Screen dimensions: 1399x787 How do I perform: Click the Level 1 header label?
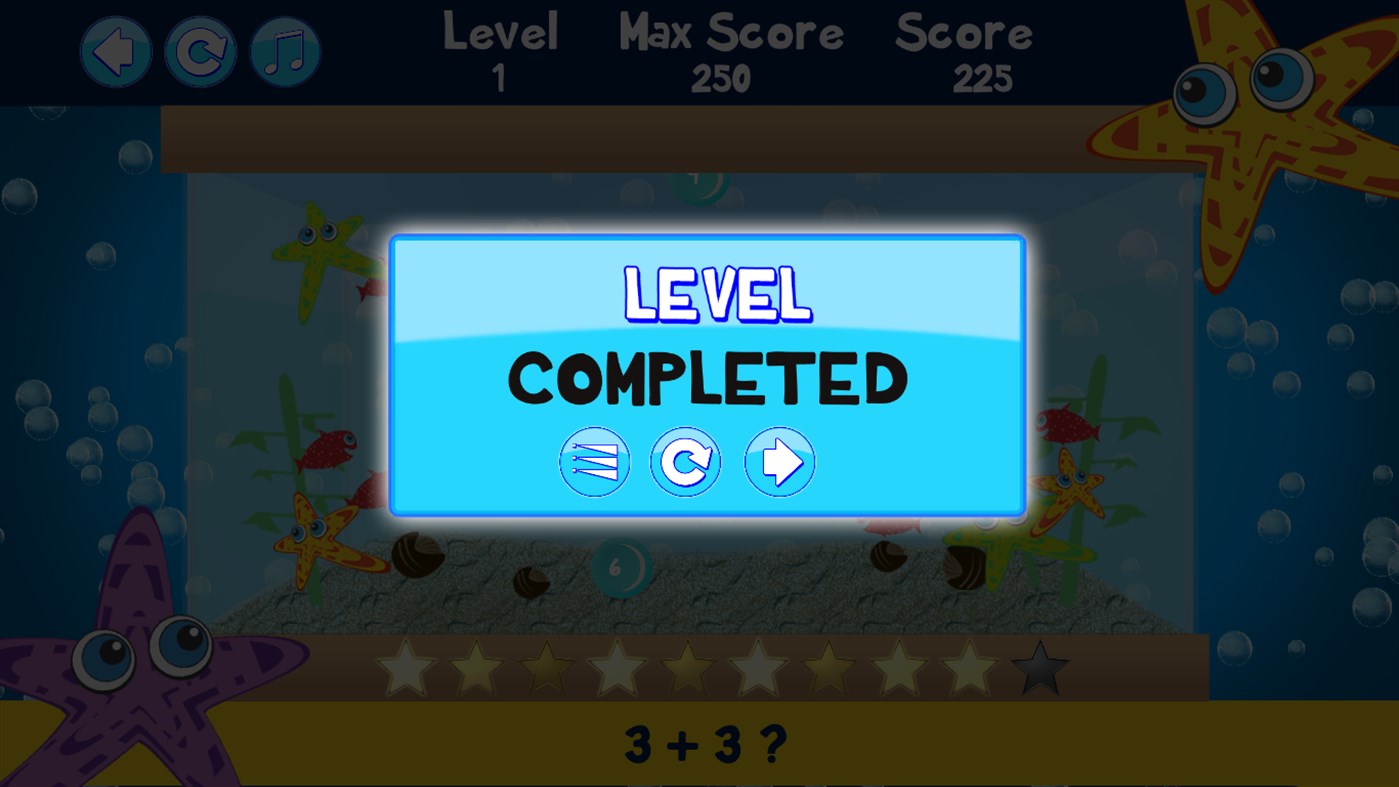click(x=500, y=50)
